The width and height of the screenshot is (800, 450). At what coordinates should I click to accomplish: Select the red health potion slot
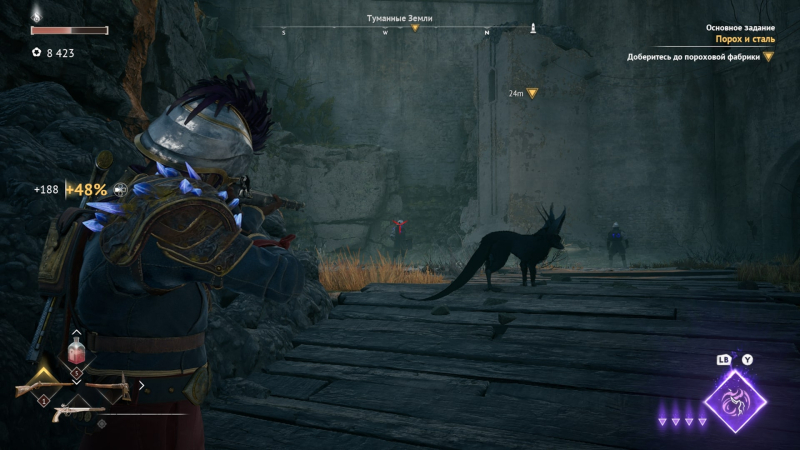[x=75, y=352]
